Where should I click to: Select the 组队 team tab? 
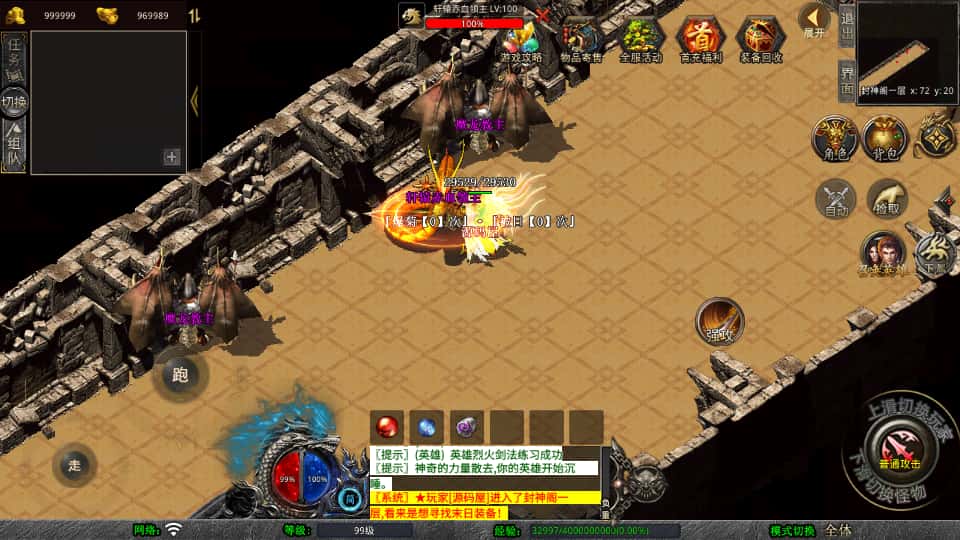coord(15,145)
